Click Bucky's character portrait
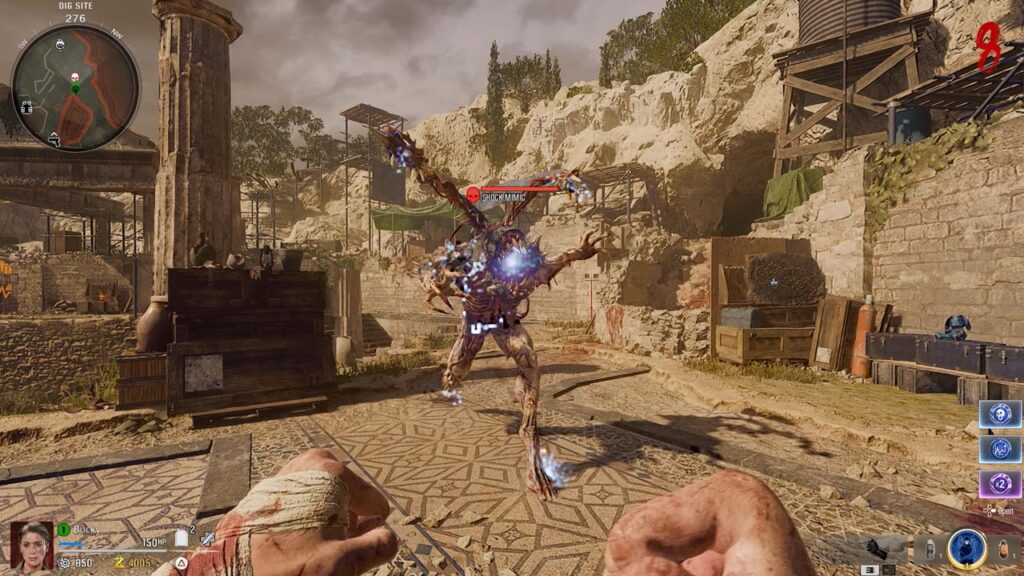1024x576 pixels. pos(31,545)
